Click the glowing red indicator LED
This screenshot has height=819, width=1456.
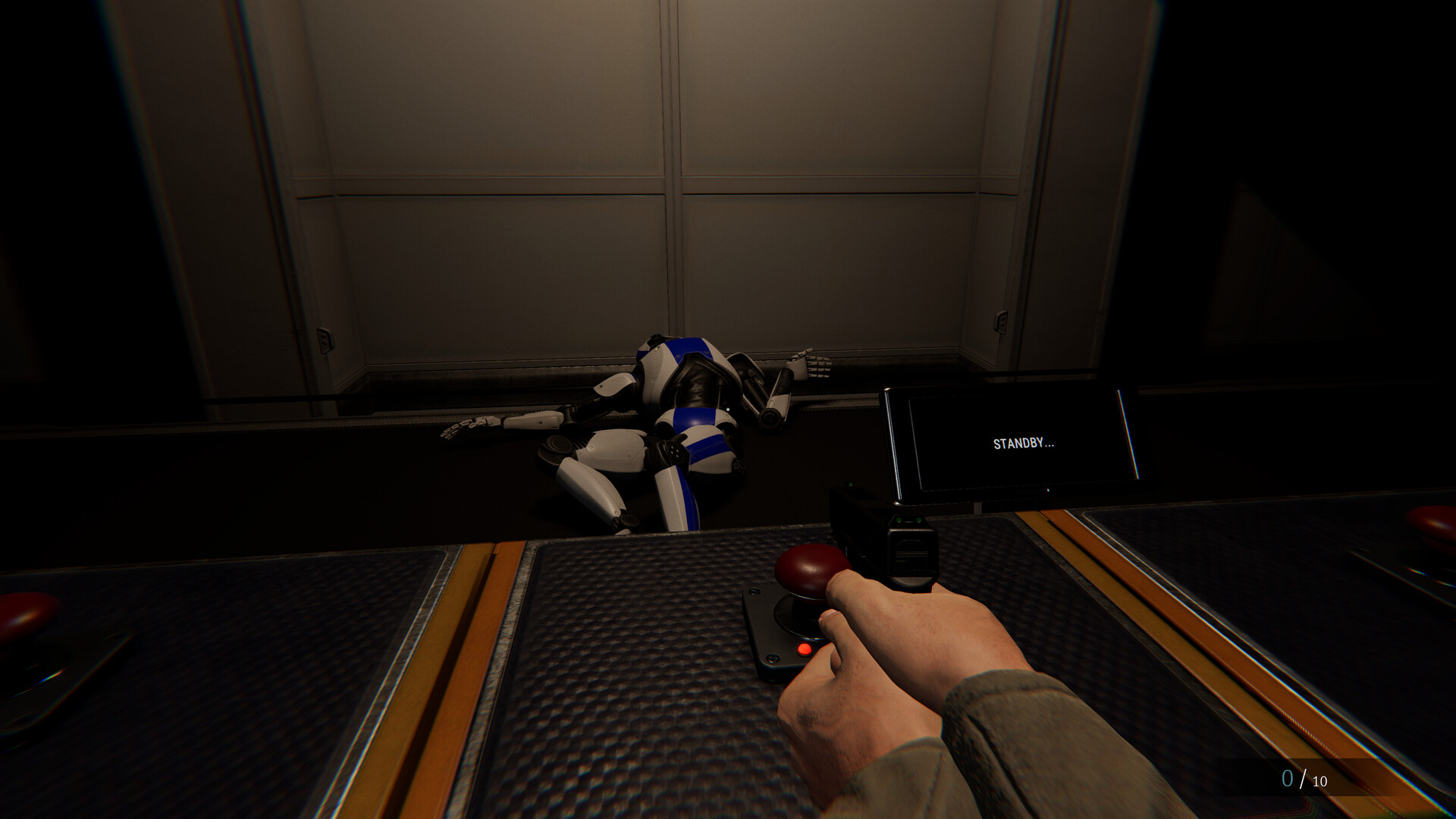coord(804,650)
